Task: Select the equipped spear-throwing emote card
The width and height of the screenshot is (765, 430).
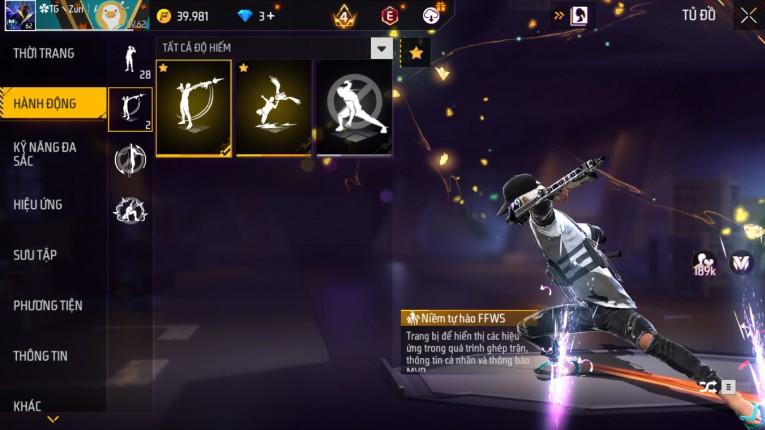Action: (193, 108)
